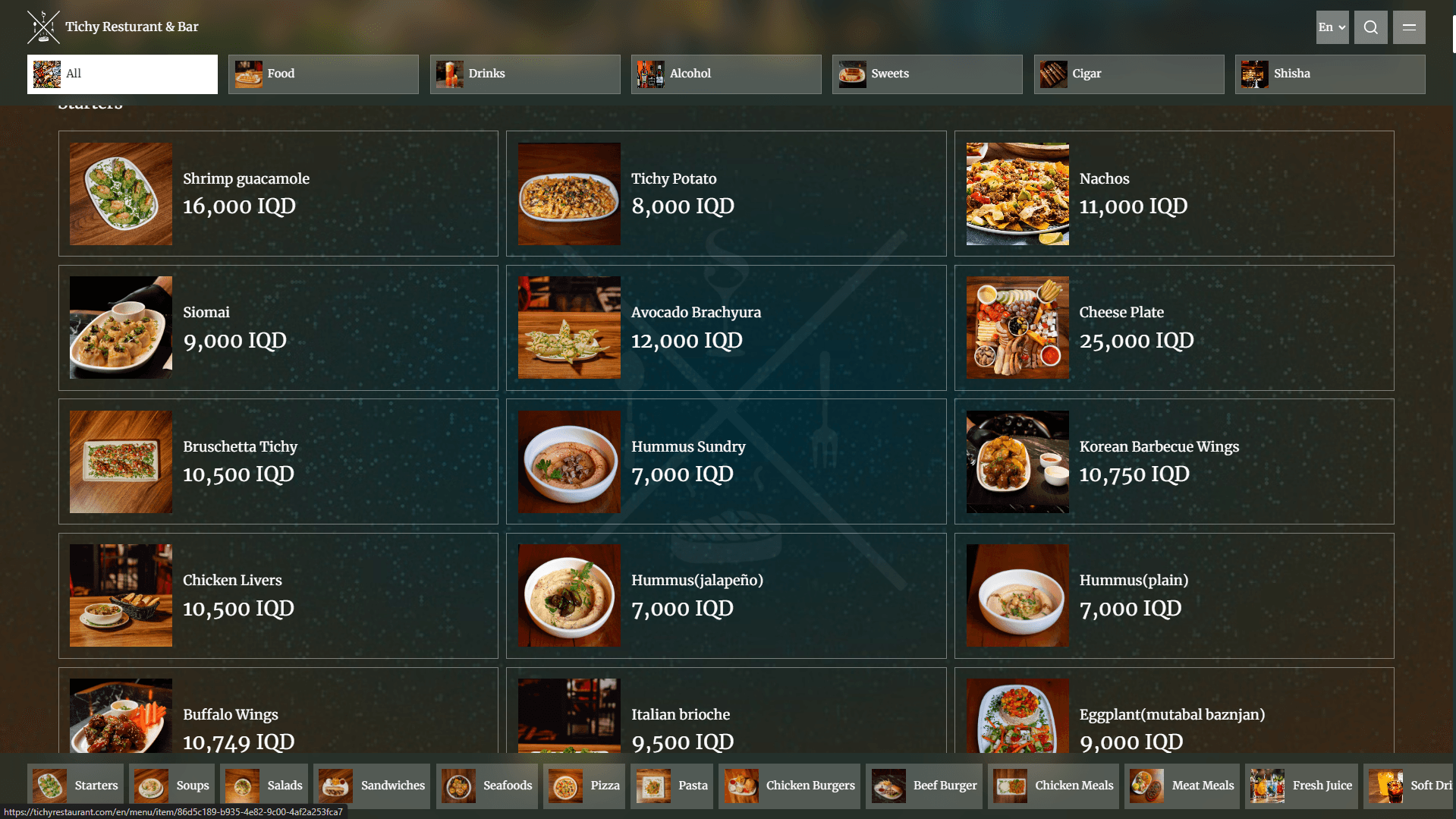Switch to the Food category tab
This screenshot has height=819, width=1456.
coord(323,74)
